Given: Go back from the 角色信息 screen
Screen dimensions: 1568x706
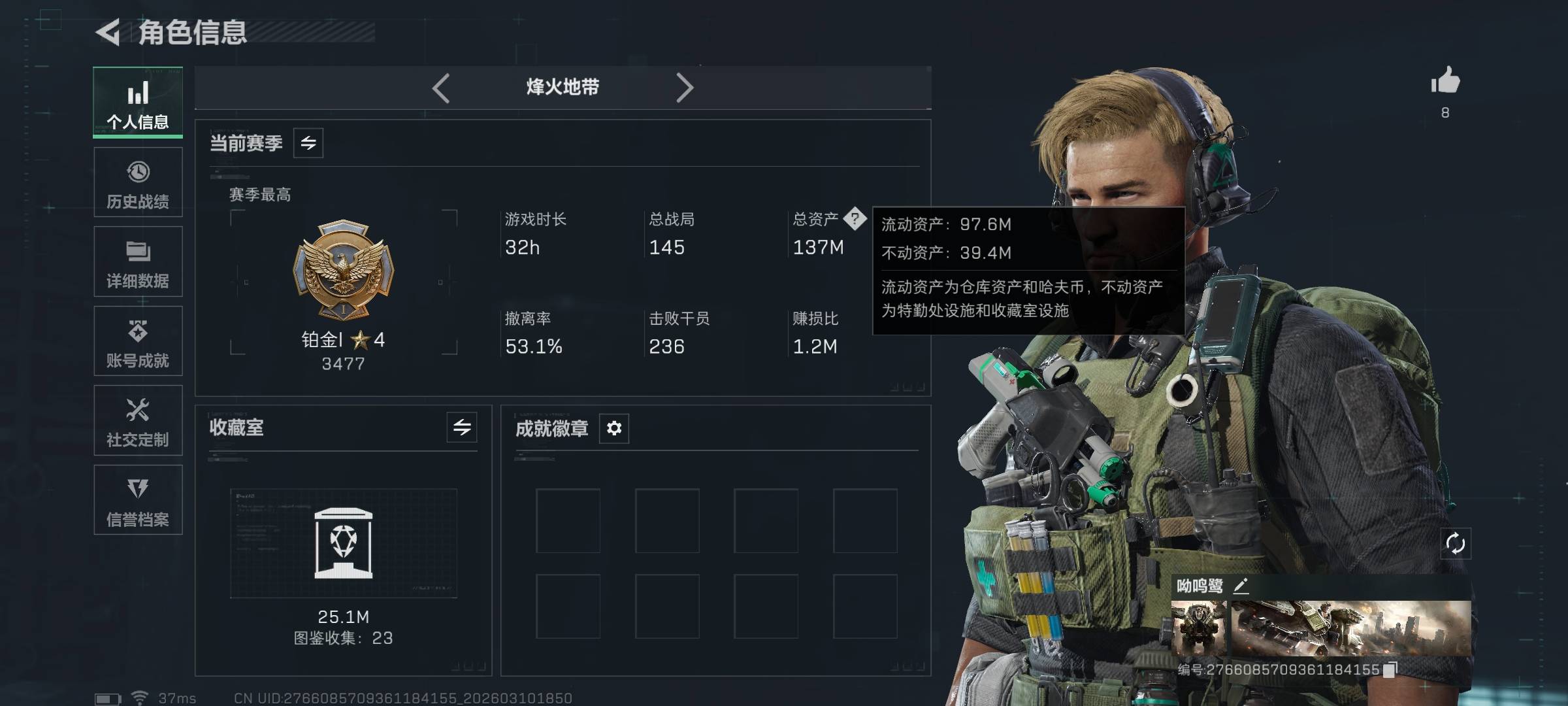Looking at the screenshot, I should pos(108,32).
